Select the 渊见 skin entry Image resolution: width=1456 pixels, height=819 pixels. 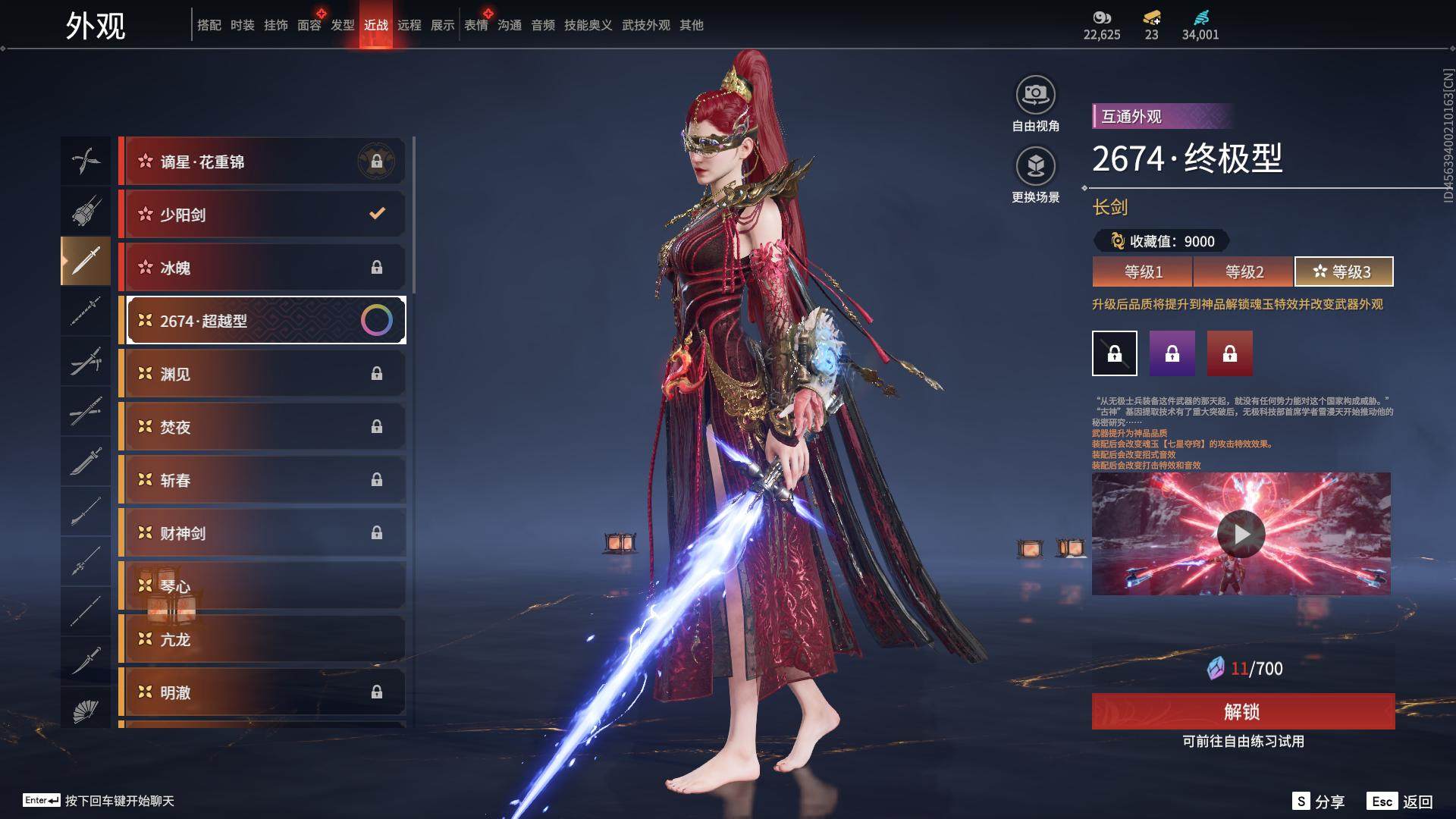[x=262, y=374]
